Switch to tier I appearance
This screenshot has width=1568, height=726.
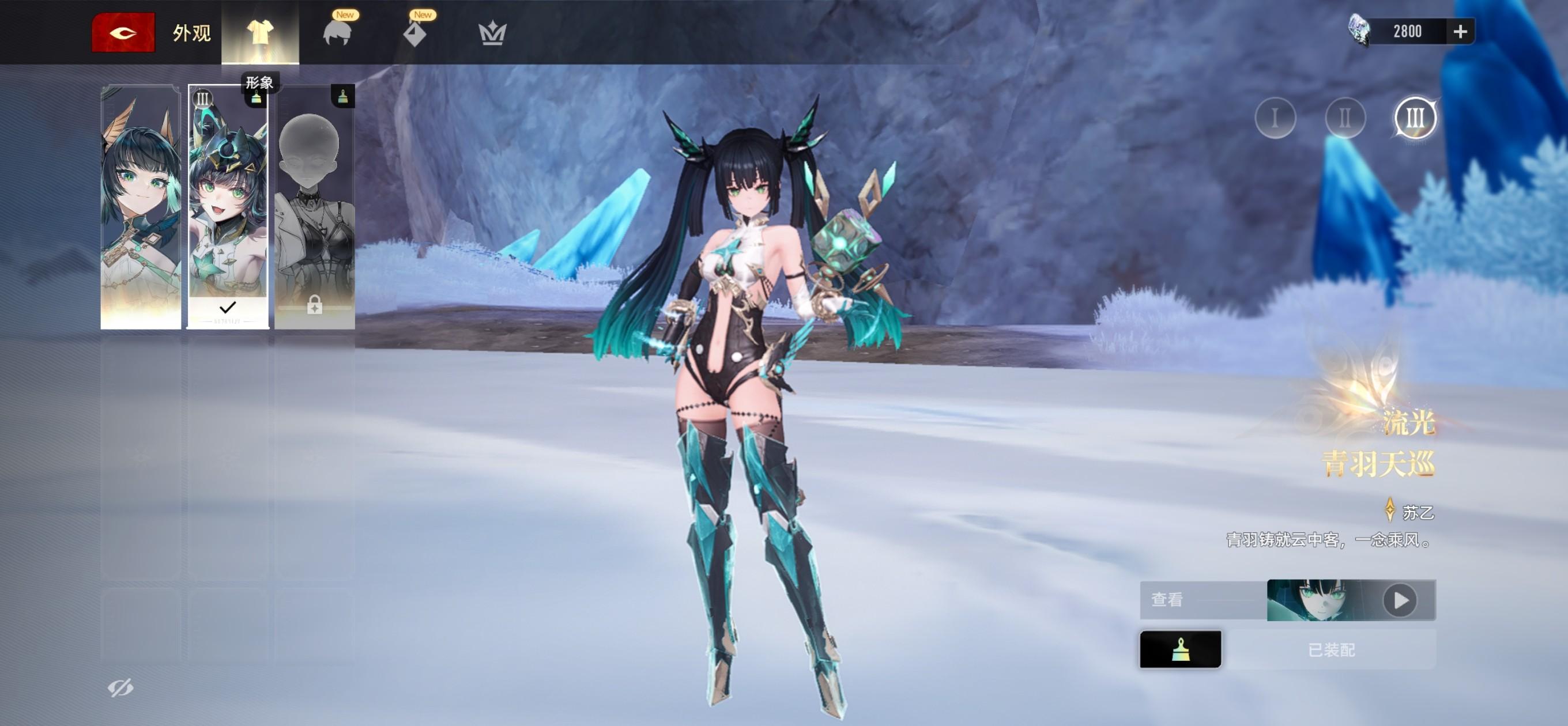pyautogui.click(x=1275, y=118)
